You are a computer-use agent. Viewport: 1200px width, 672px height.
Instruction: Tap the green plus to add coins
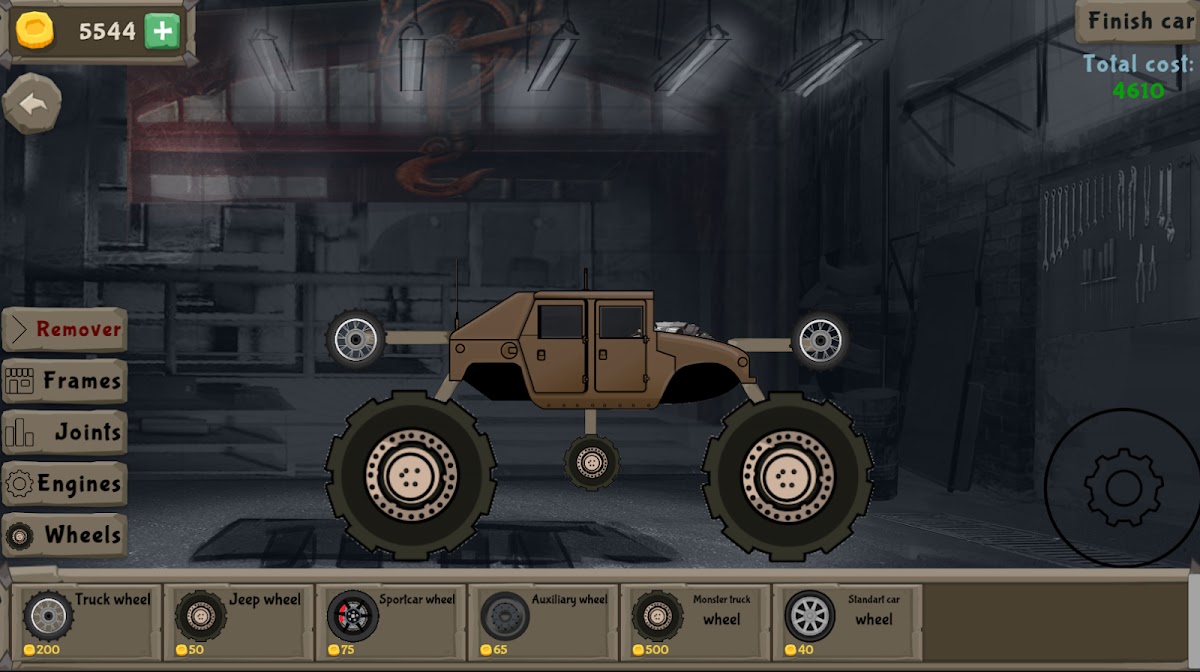(x=161, y=32)
